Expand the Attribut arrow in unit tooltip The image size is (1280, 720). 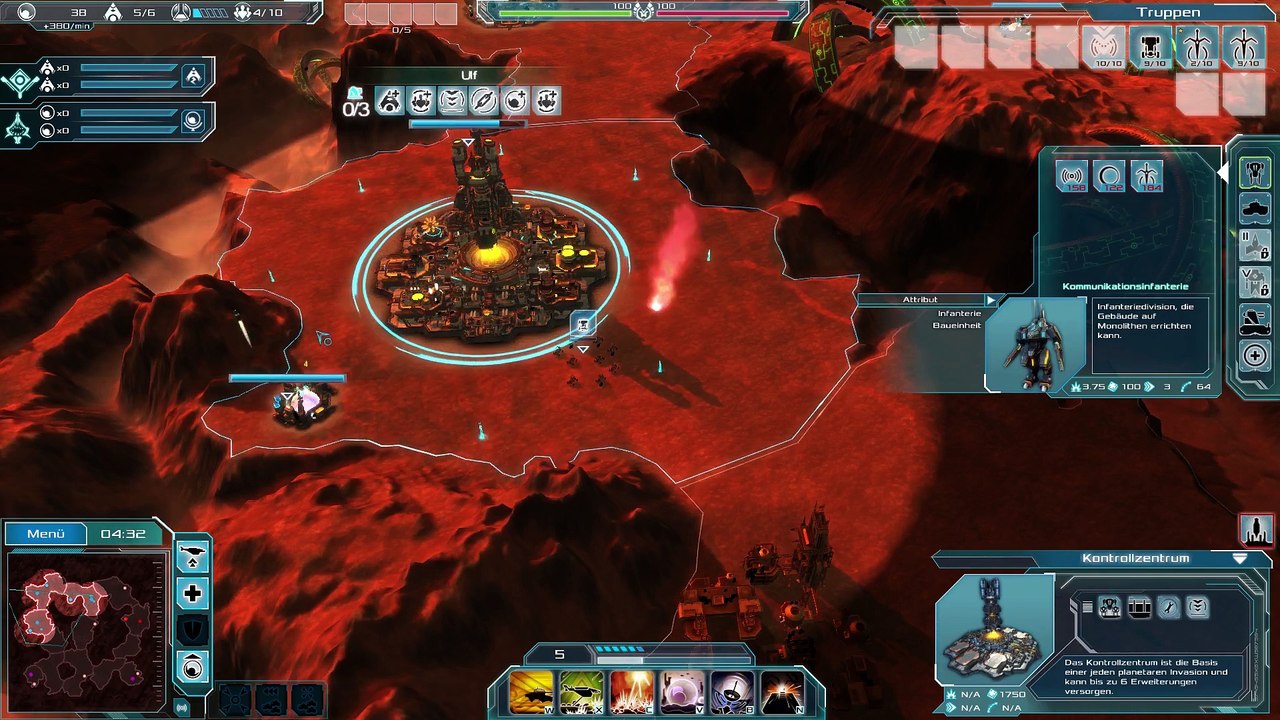[991, 299]
